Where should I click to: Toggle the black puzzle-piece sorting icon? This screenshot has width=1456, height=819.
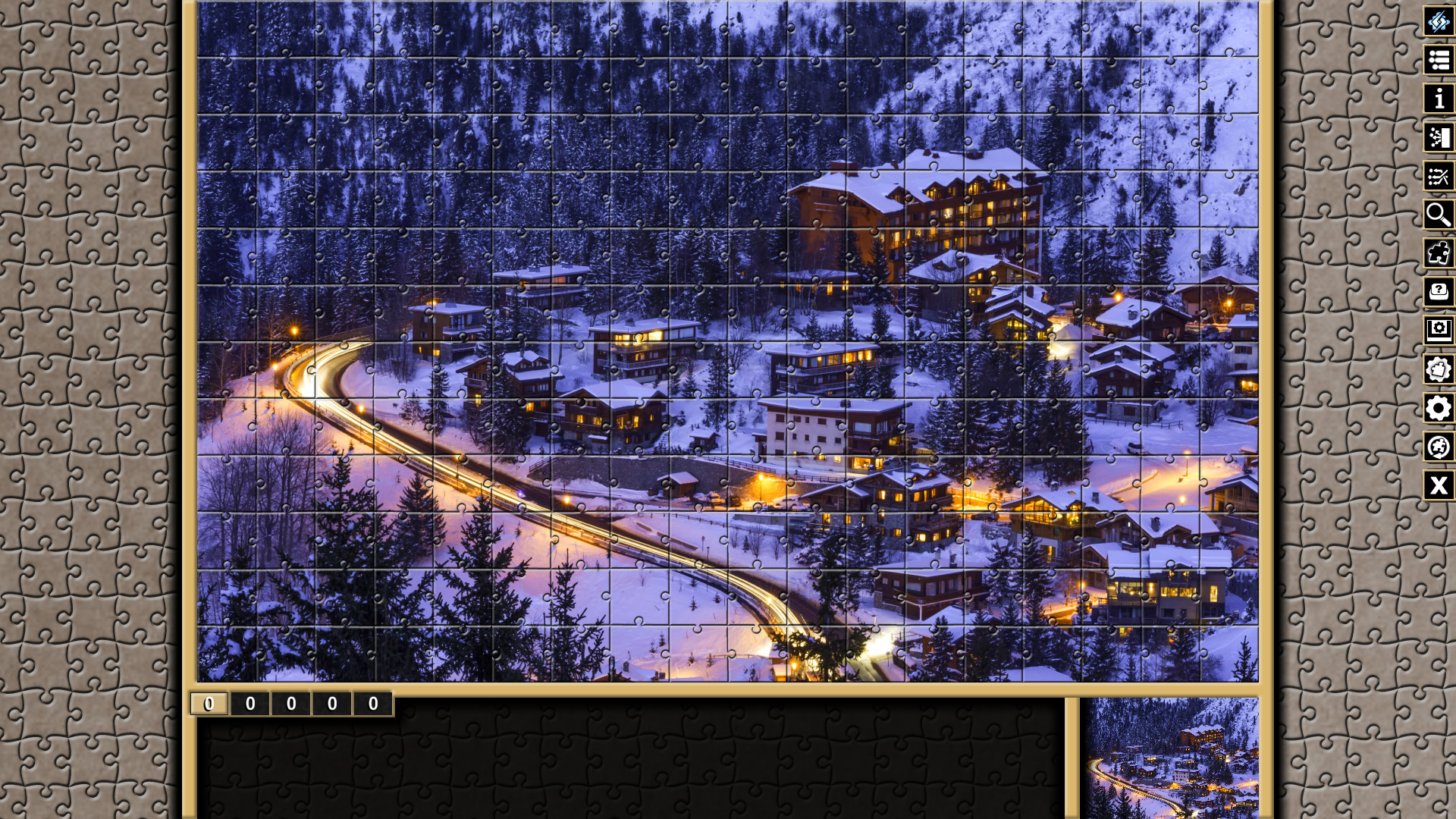tap(1440, 254)
